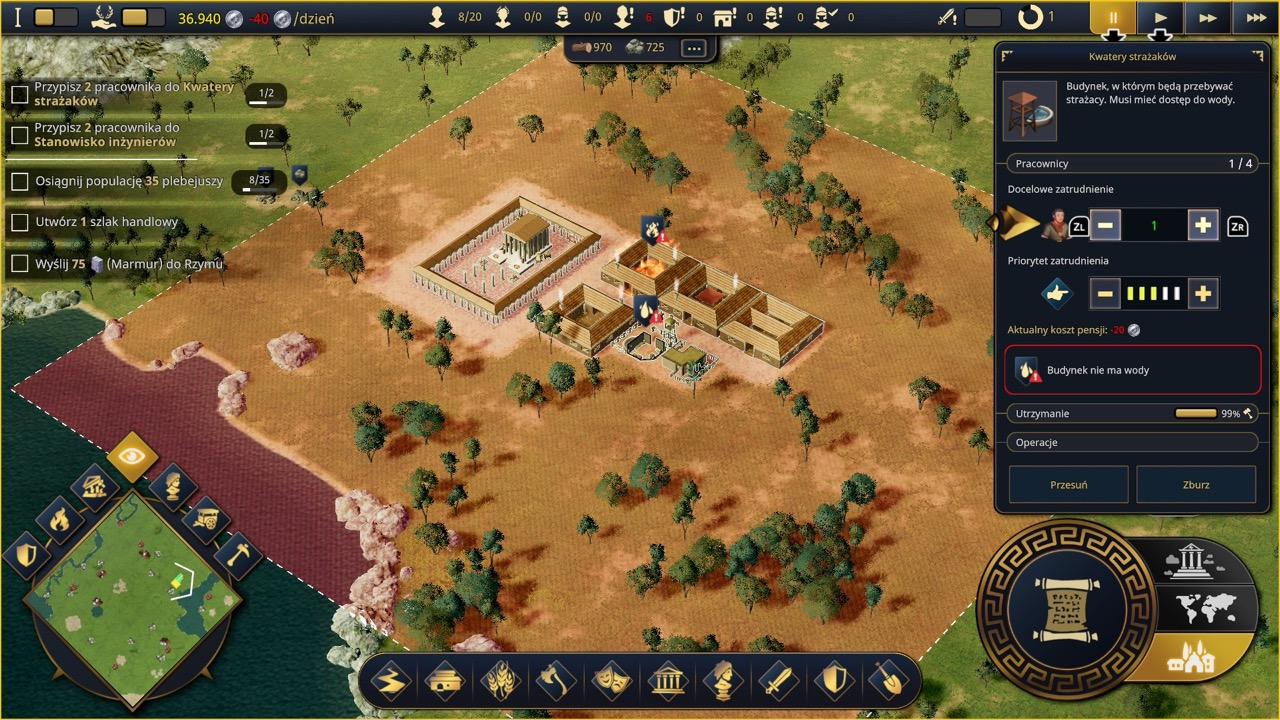The image size is (1280, 720).
Task: Open the scroll in the round medallion
Action: click(1064, 608)
